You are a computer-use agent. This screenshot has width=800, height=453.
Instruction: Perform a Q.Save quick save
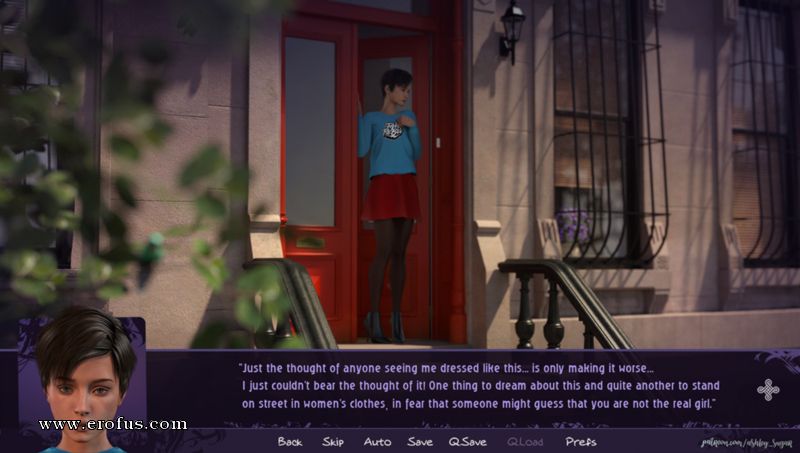(x=467, y=442)
